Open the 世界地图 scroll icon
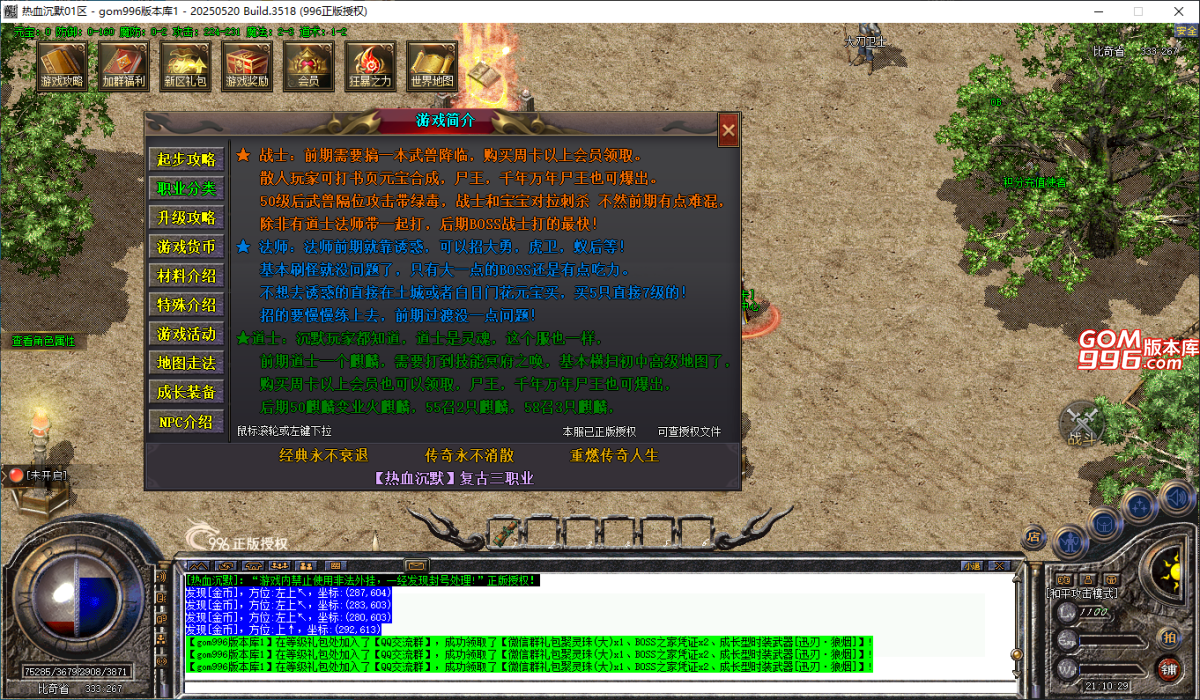The image size is (1200, 700). (432, 66)
